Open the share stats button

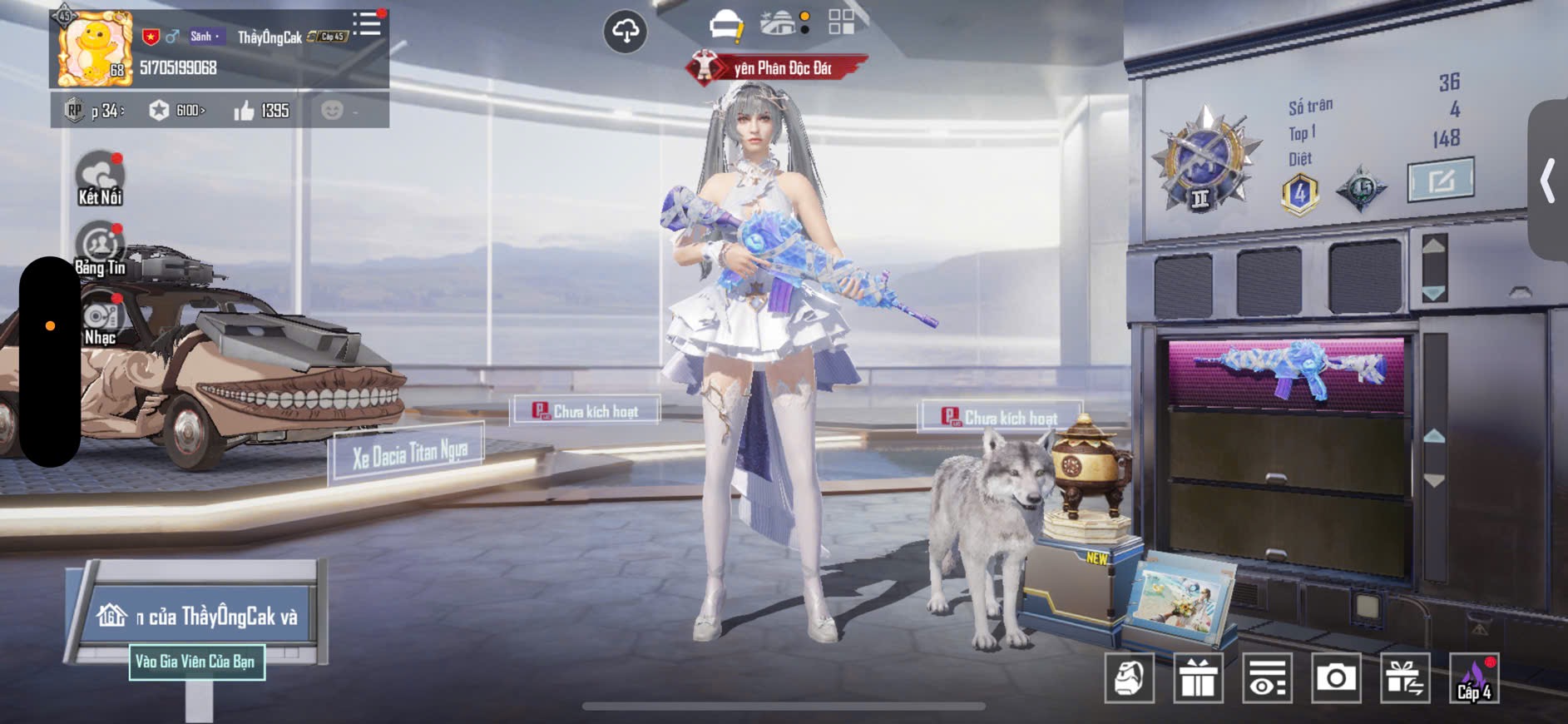pos(1440,180)
